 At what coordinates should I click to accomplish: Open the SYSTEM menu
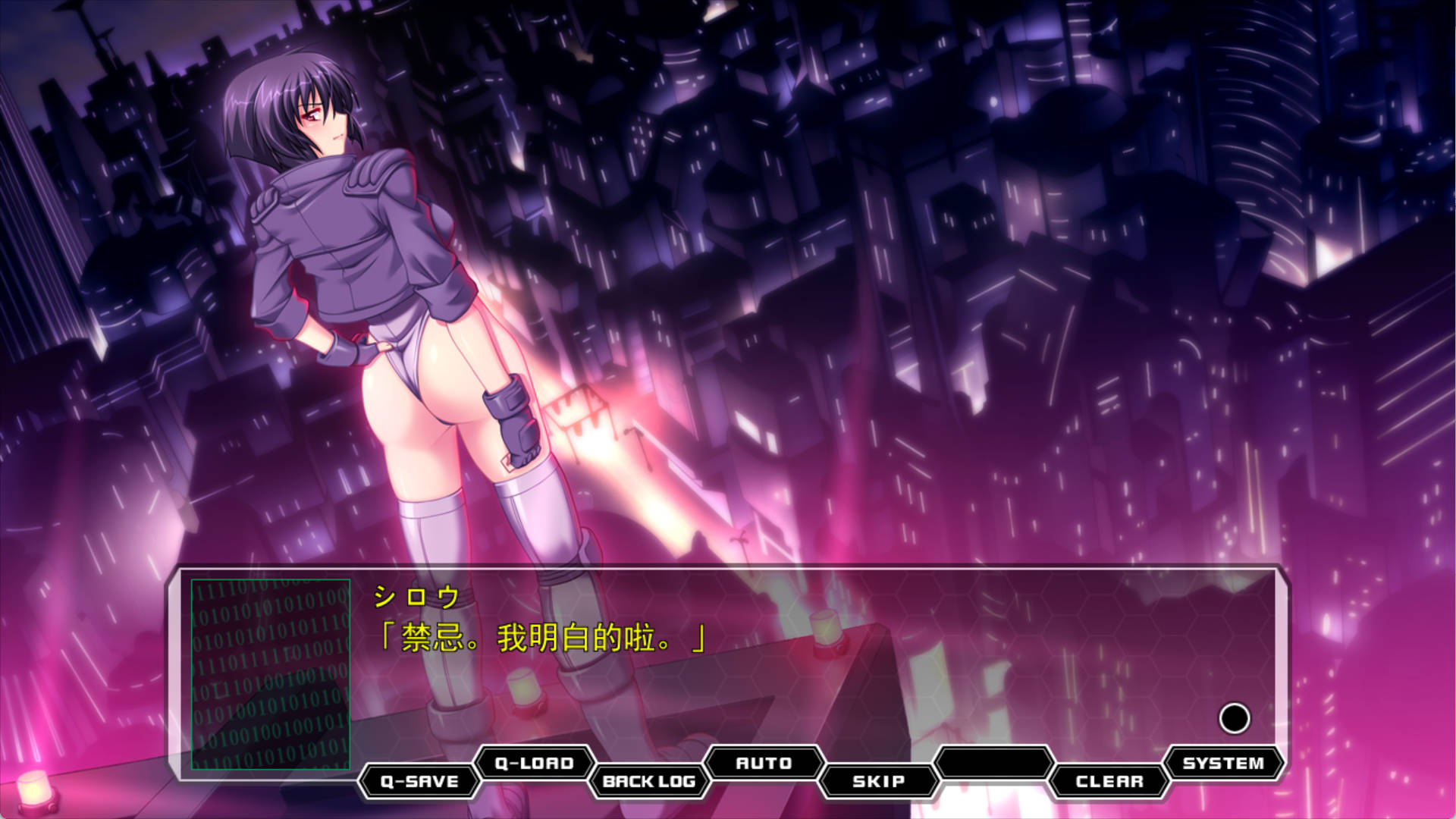1223,763
